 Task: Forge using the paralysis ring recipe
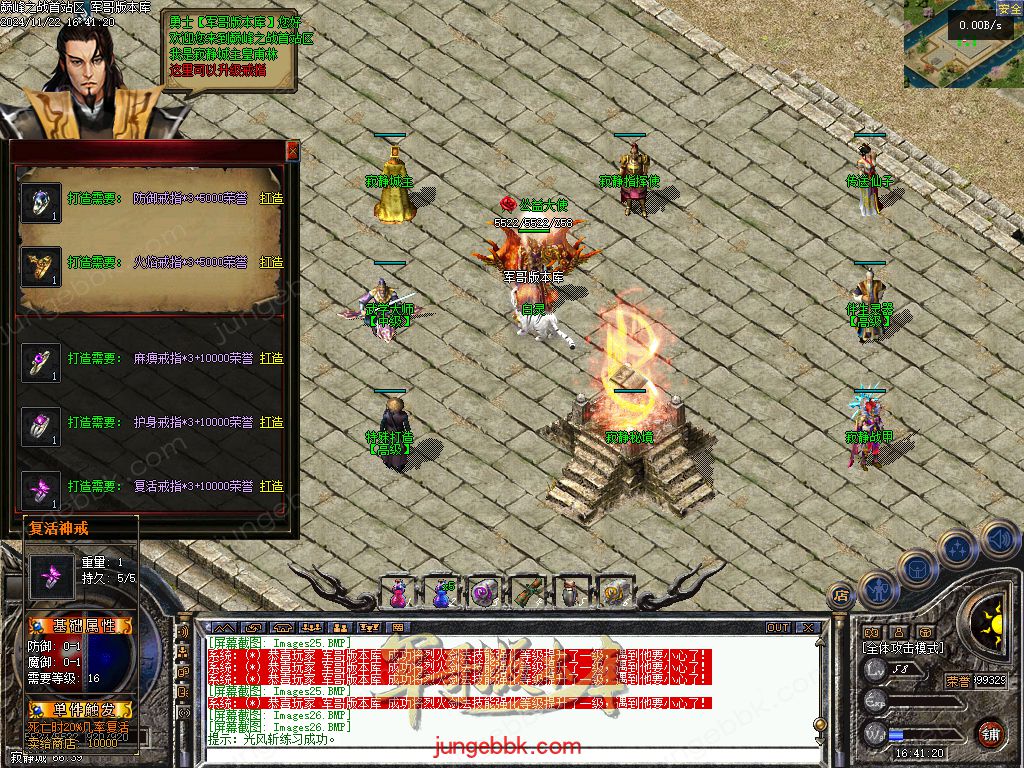point(271,358)
